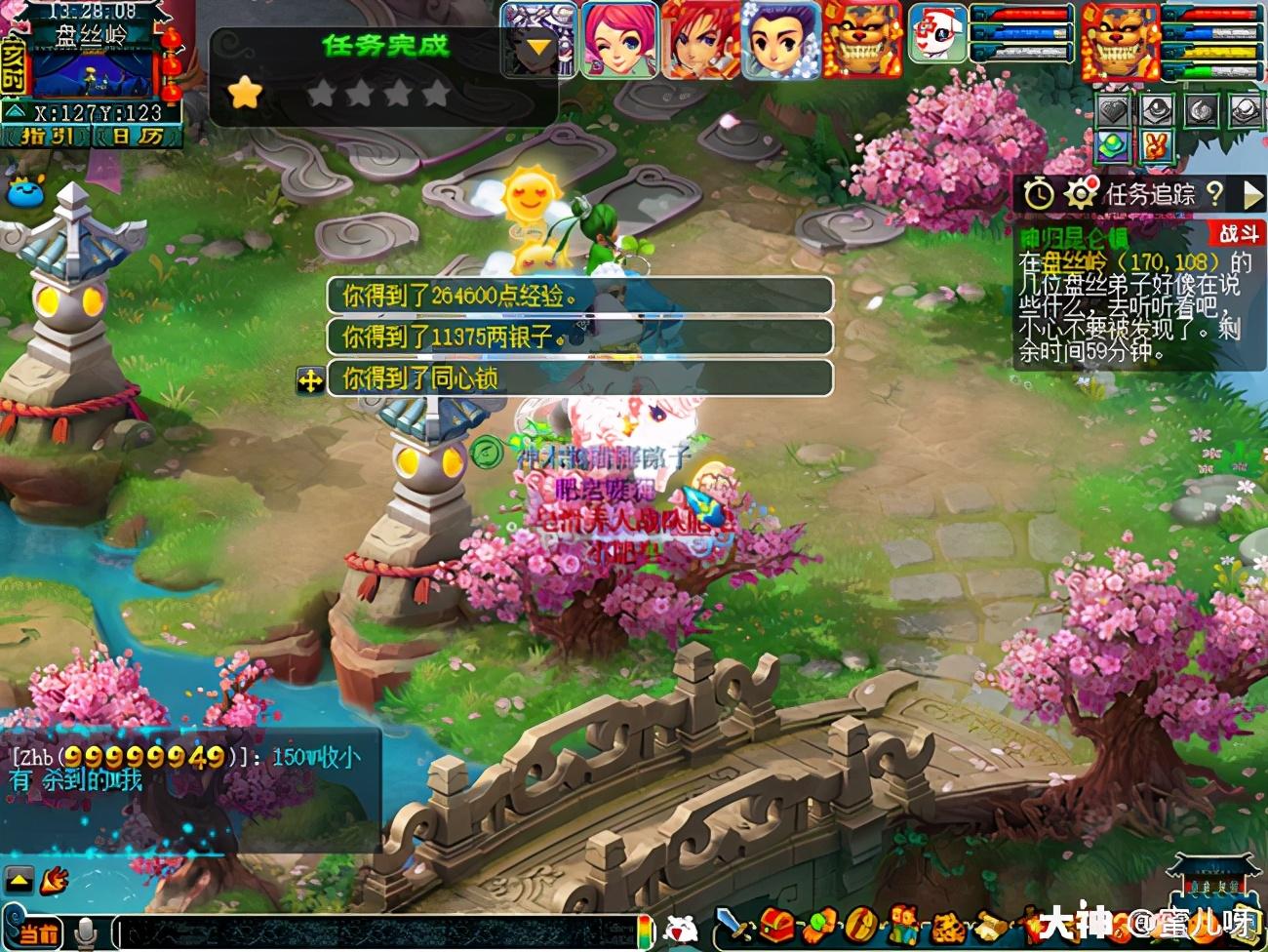
Task: Open quest tracker gear settings
Action: pyautogui.click(x=1080, y=194)
